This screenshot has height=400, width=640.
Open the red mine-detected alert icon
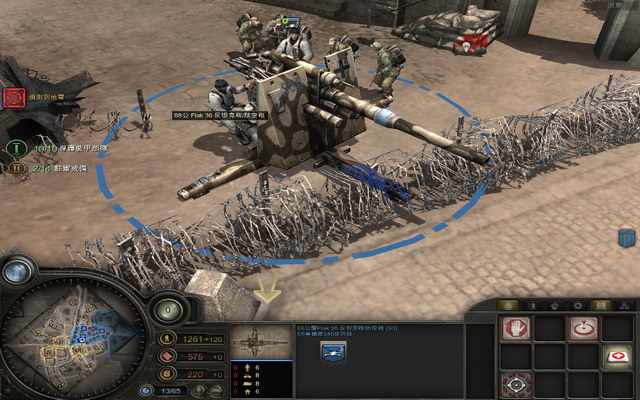click(13, 98)
